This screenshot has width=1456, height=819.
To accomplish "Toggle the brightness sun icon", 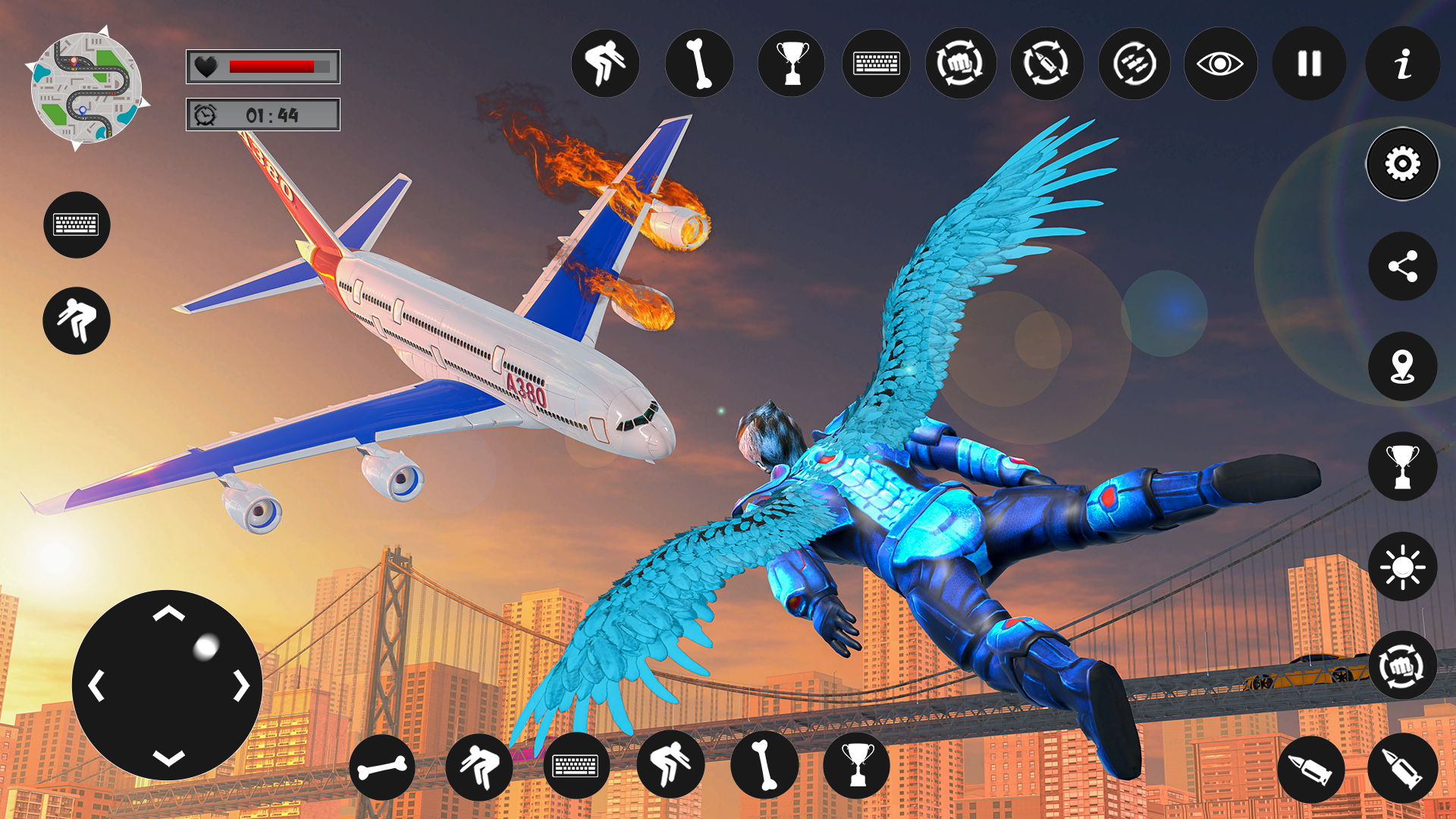I will [x=1401, y=565].
